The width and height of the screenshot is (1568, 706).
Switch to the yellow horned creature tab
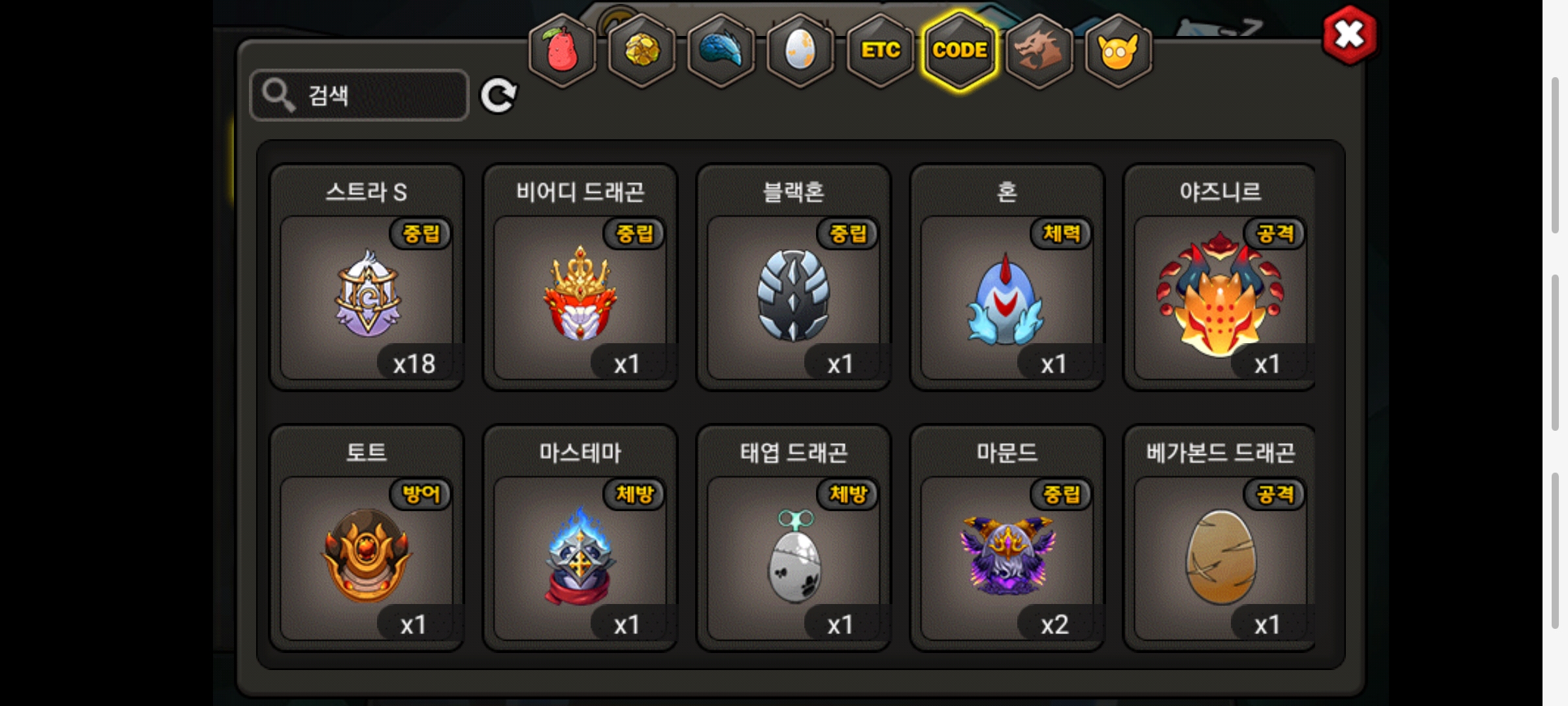point(1118,51)
